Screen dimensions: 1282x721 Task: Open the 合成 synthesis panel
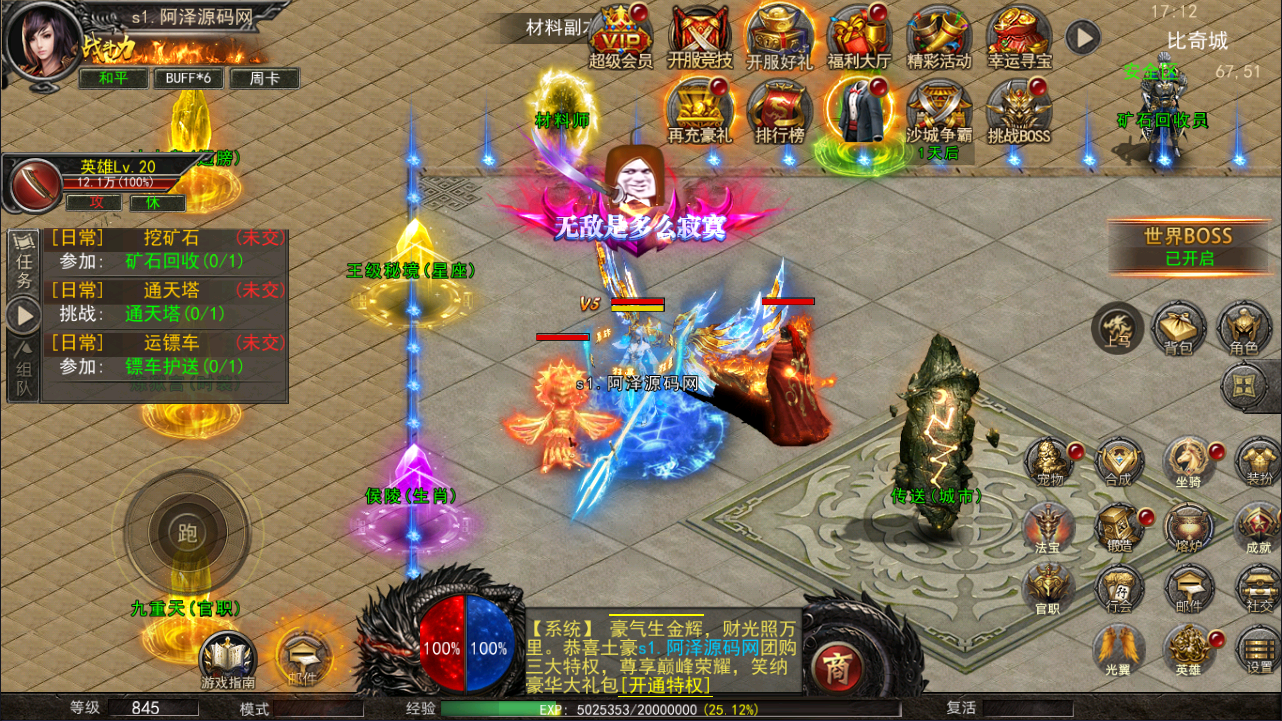point(1120,462)
